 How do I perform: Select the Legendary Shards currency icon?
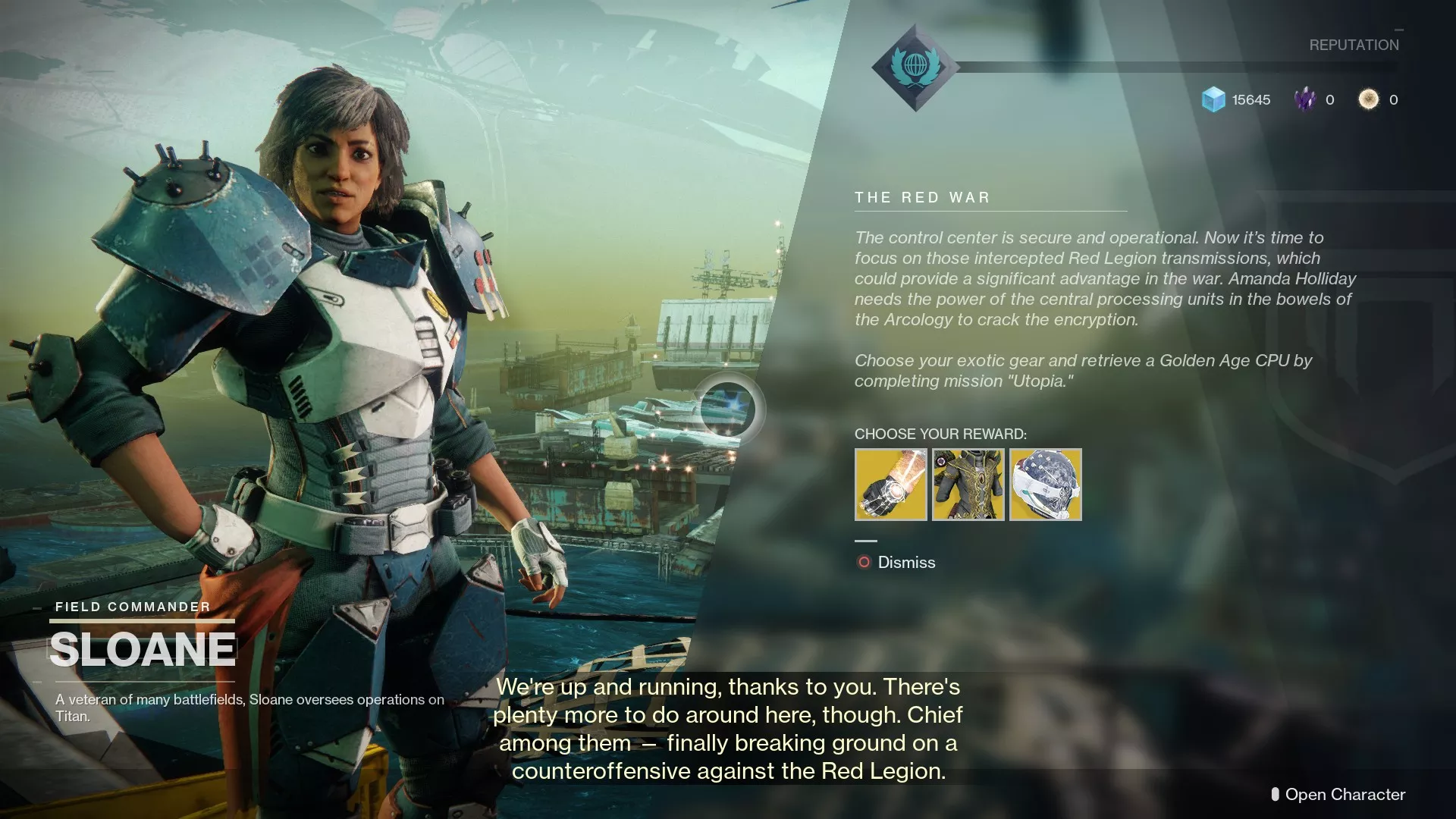(x=1306, y=99)
